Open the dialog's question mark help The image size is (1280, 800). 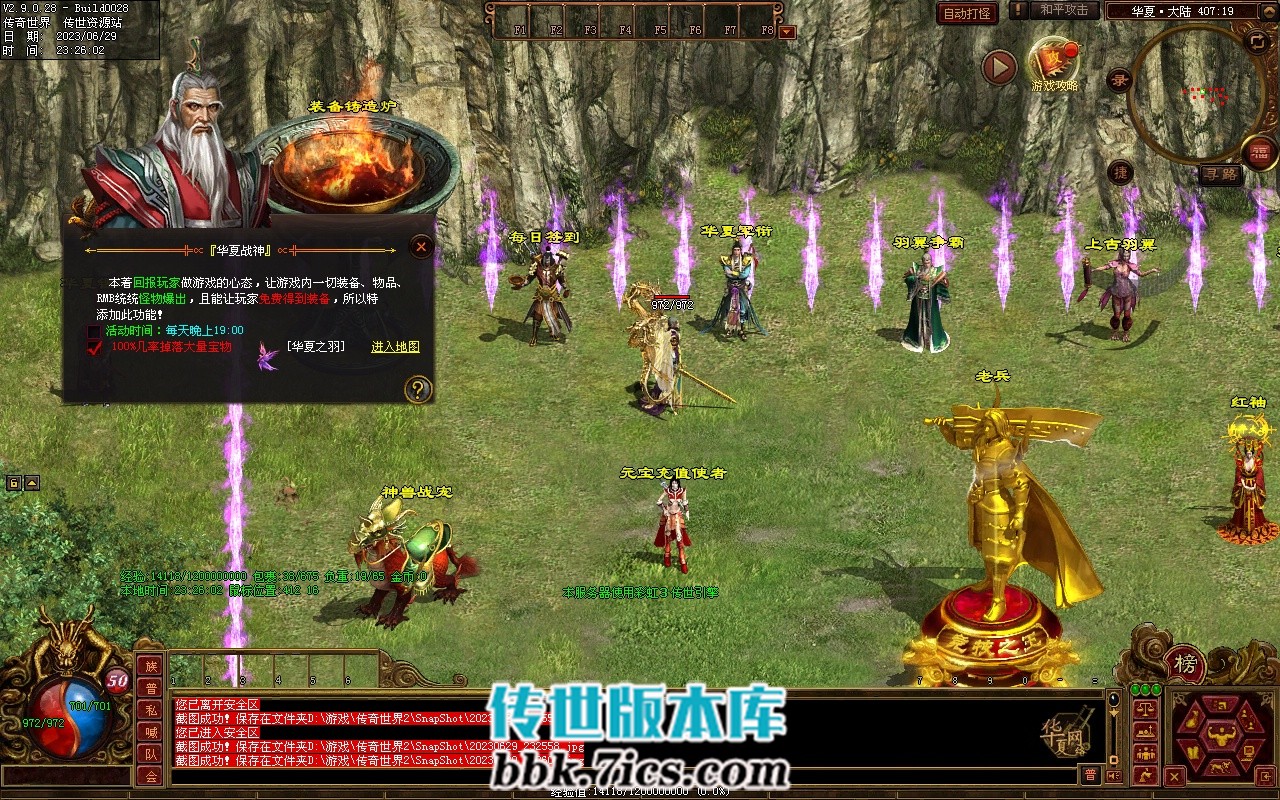418,389
